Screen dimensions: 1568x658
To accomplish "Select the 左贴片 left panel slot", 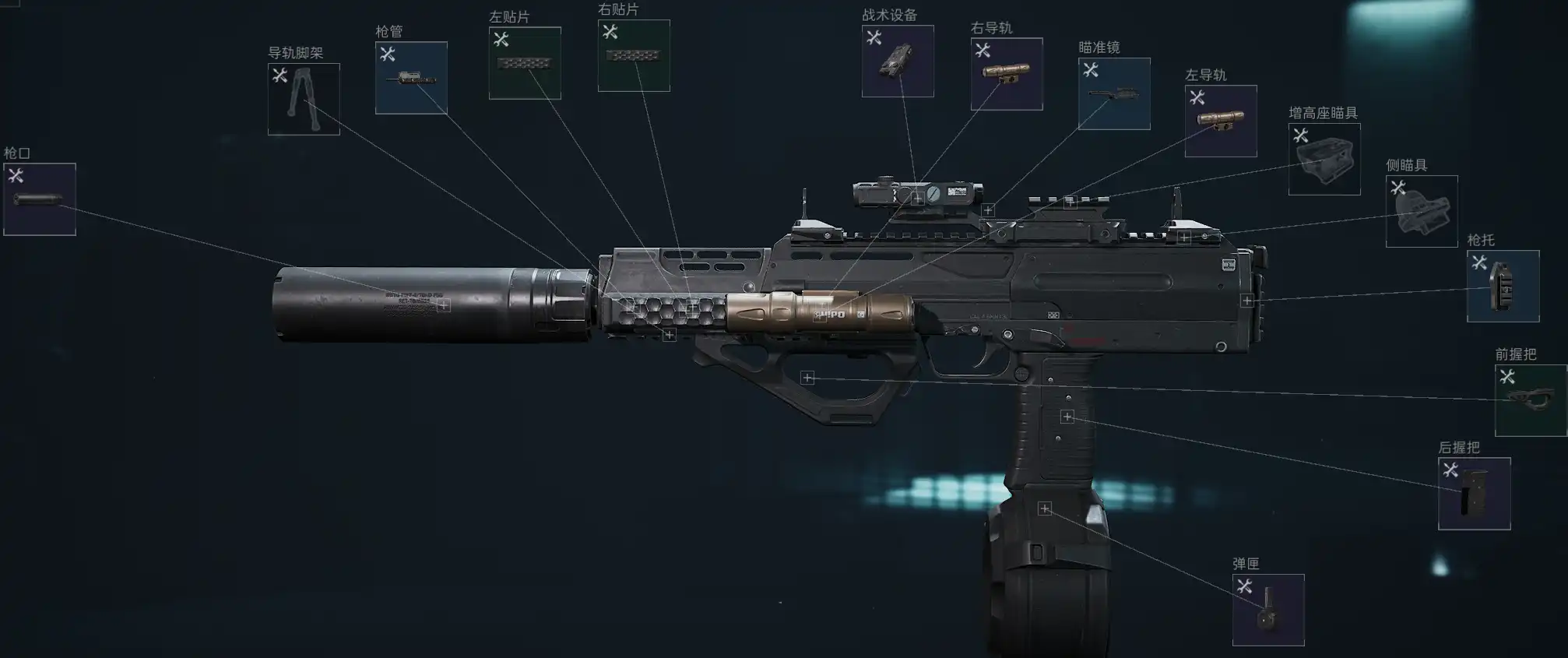I will (525, 63).
